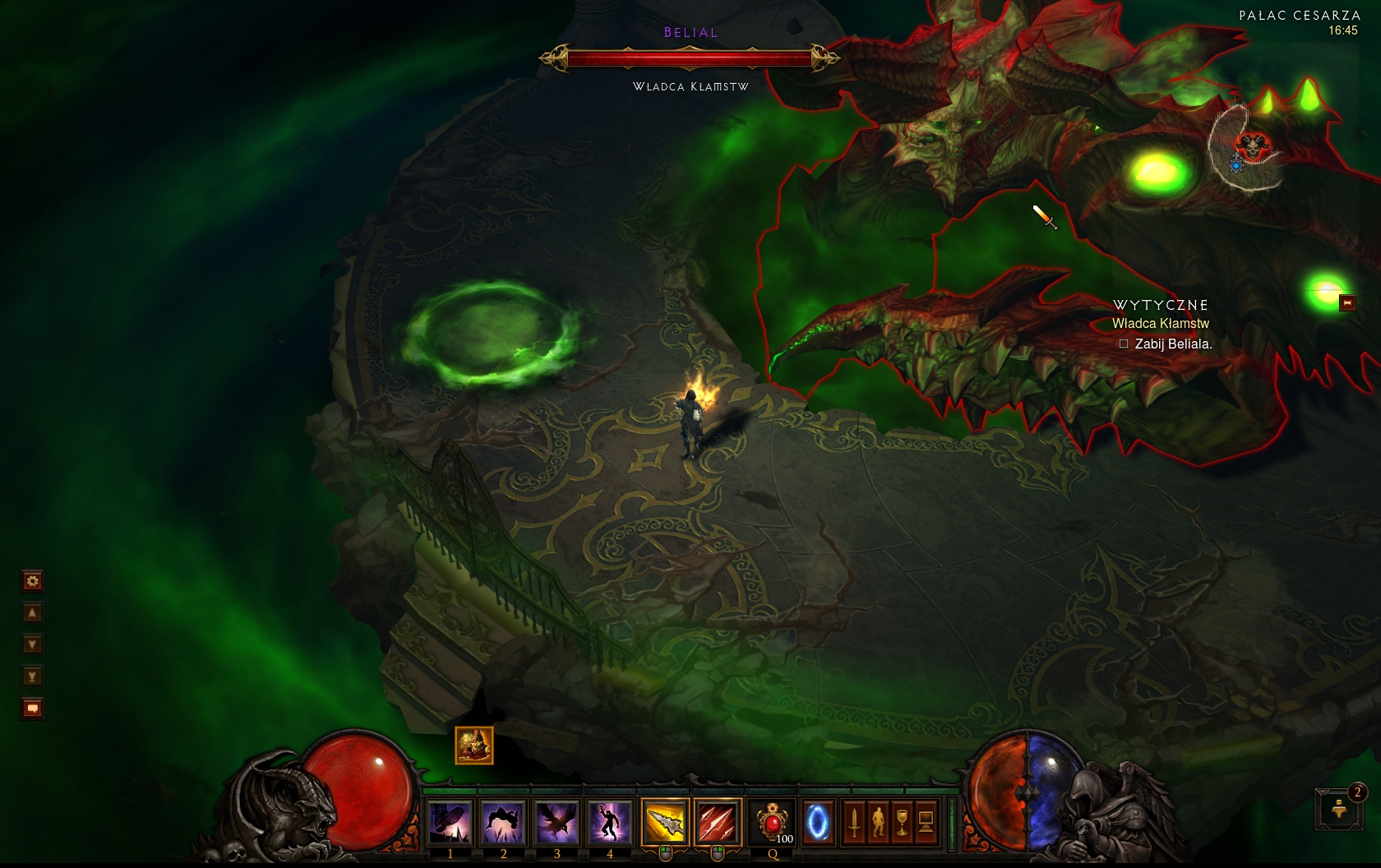Image resolution: width=1381 pixels, height=868 pixels.
Task: Collapse the Wytyczne objective tracker
Action: (1347, 302)
